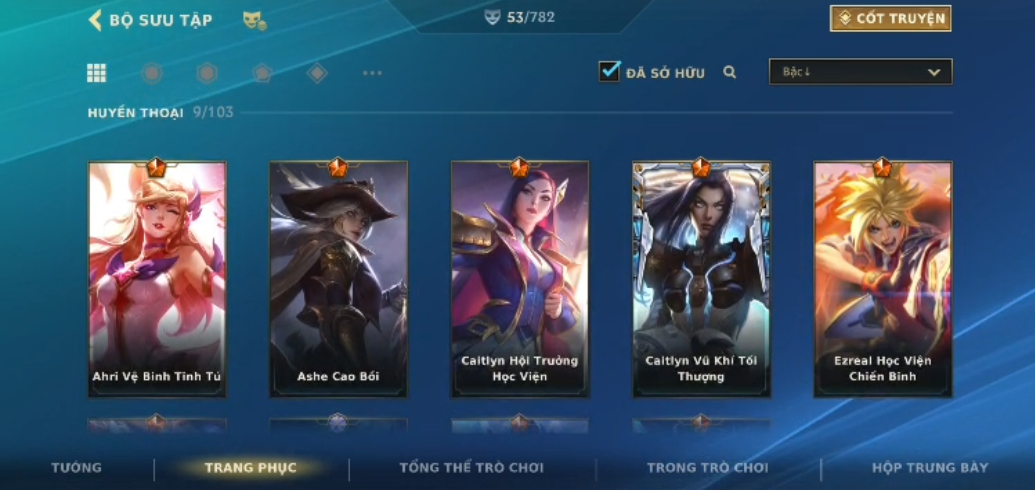Viewport: 1035px width, 490px height.
Task: Pick Caitlyn Vũ Khí Tối Thượng skin
Action: click(x=701, y=279)
